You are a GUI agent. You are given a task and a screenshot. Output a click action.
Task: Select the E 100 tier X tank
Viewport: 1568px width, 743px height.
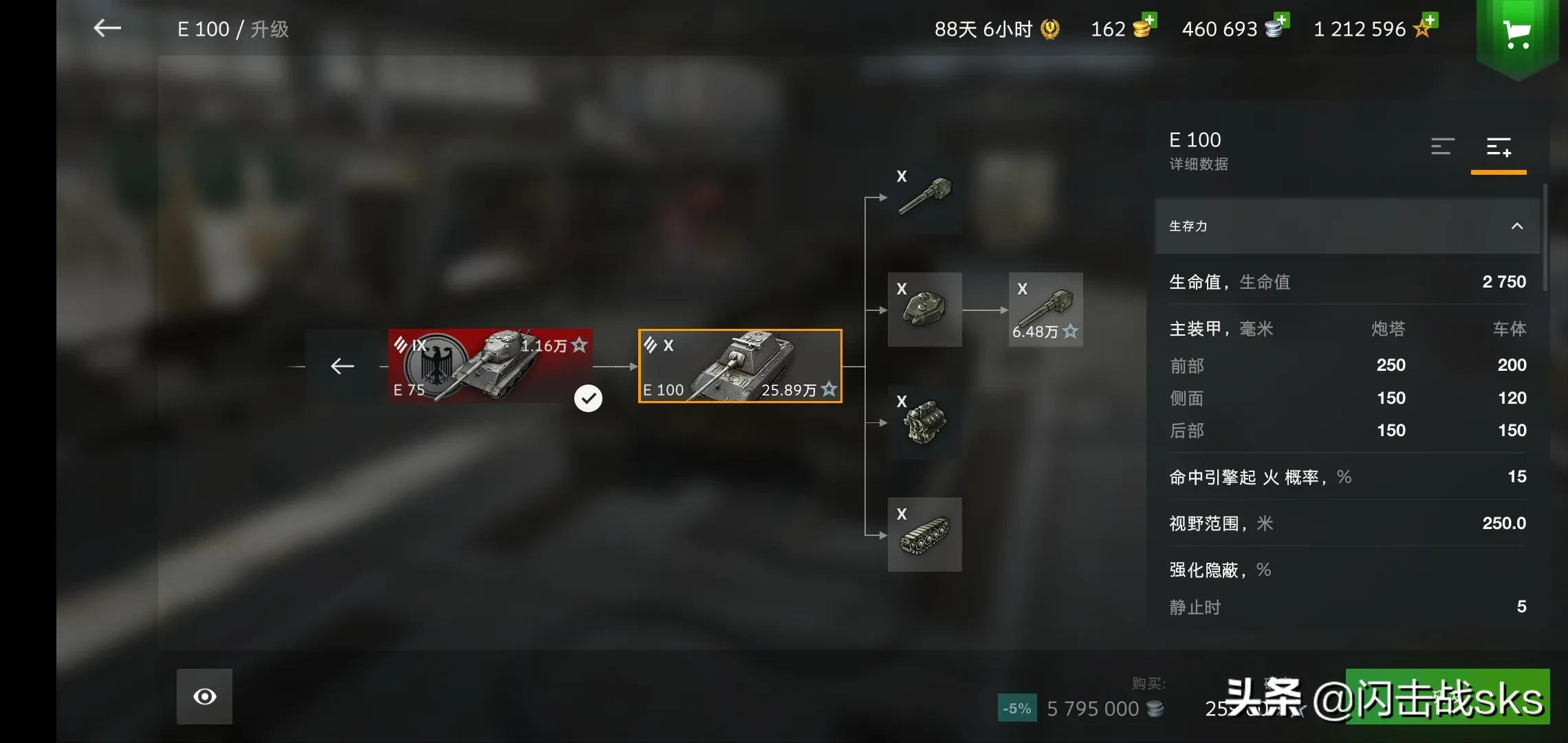[740, 366]
